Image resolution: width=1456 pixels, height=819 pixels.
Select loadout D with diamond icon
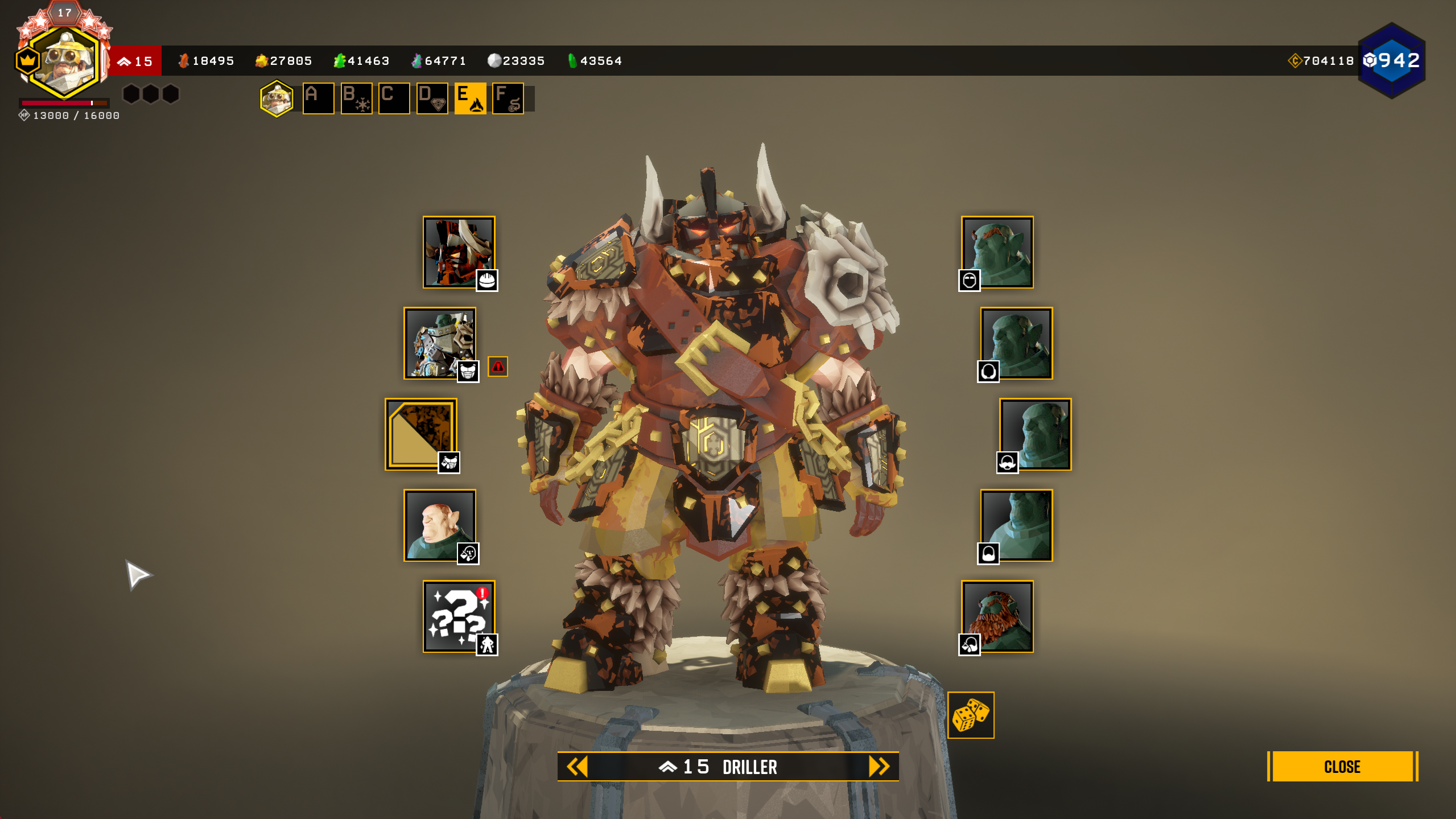click(x=432, y=98)
